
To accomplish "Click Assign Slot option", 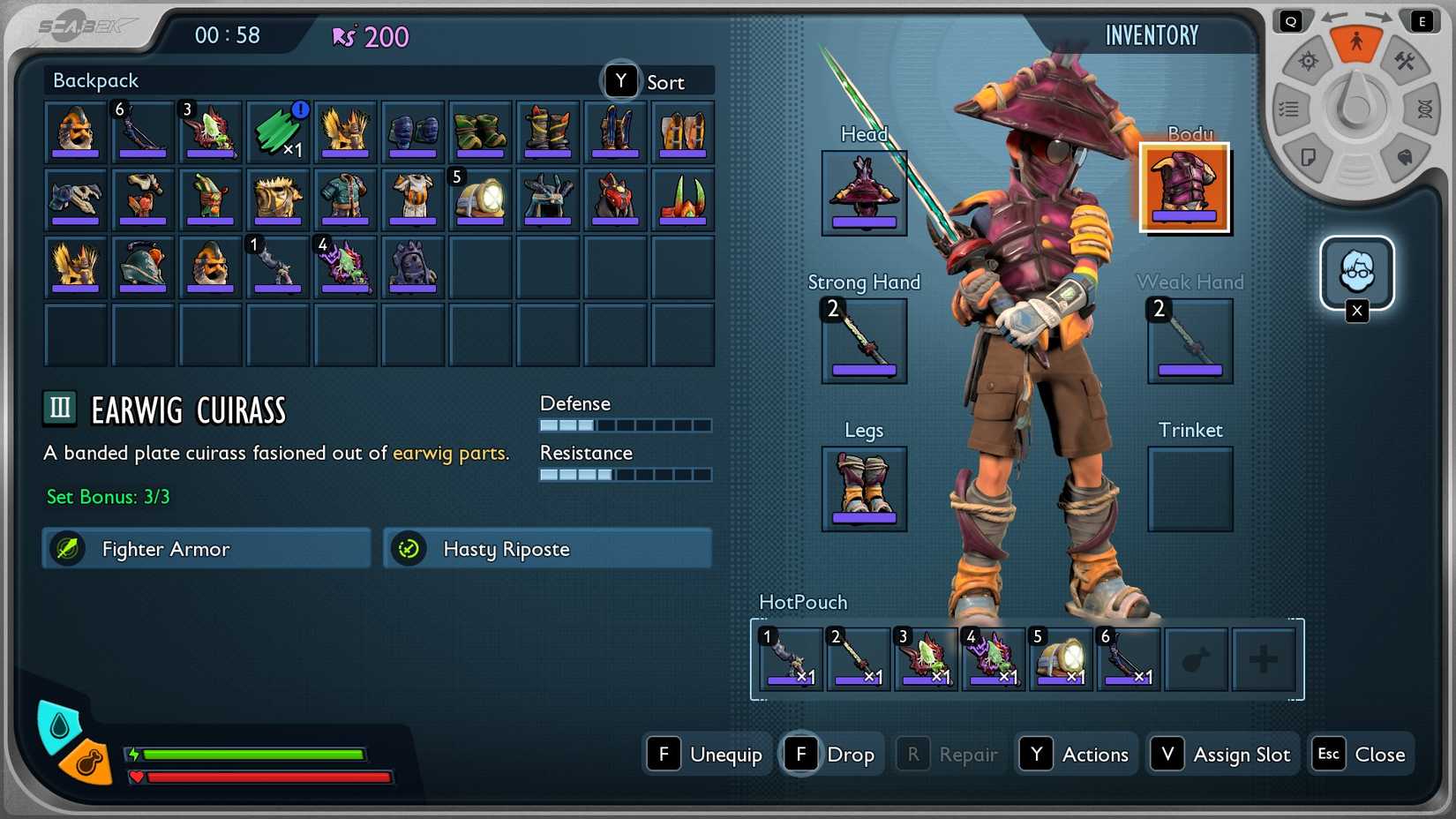I will 1221,754.
